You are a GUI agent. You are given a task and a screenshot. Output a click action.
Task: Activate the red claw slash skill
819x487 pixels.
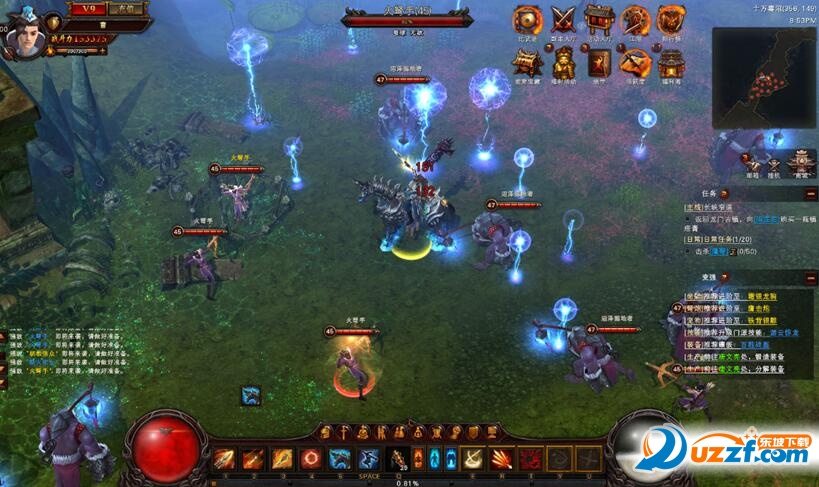click(501, 459)
